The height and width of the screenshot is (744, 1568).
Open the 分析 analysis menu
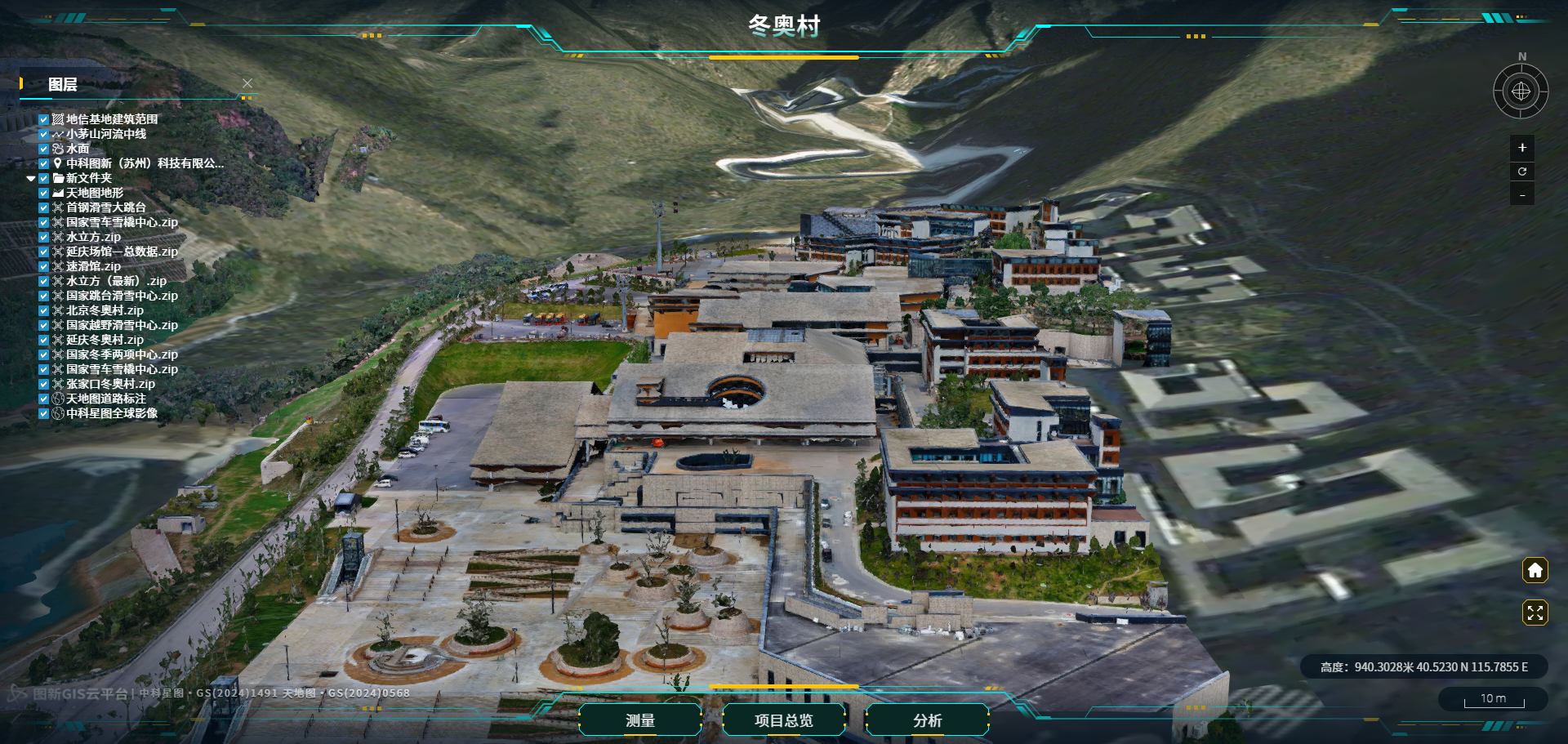927,720
